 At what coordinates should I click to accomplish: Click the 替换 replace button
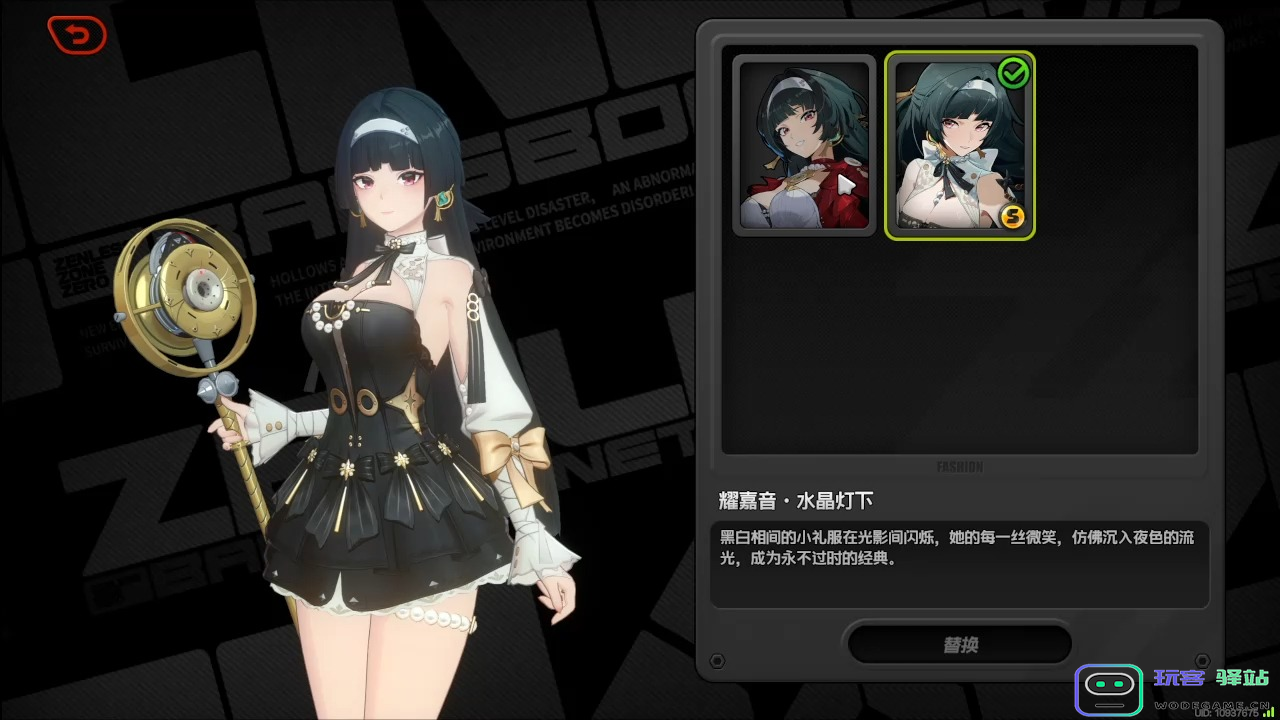point(960,645)
